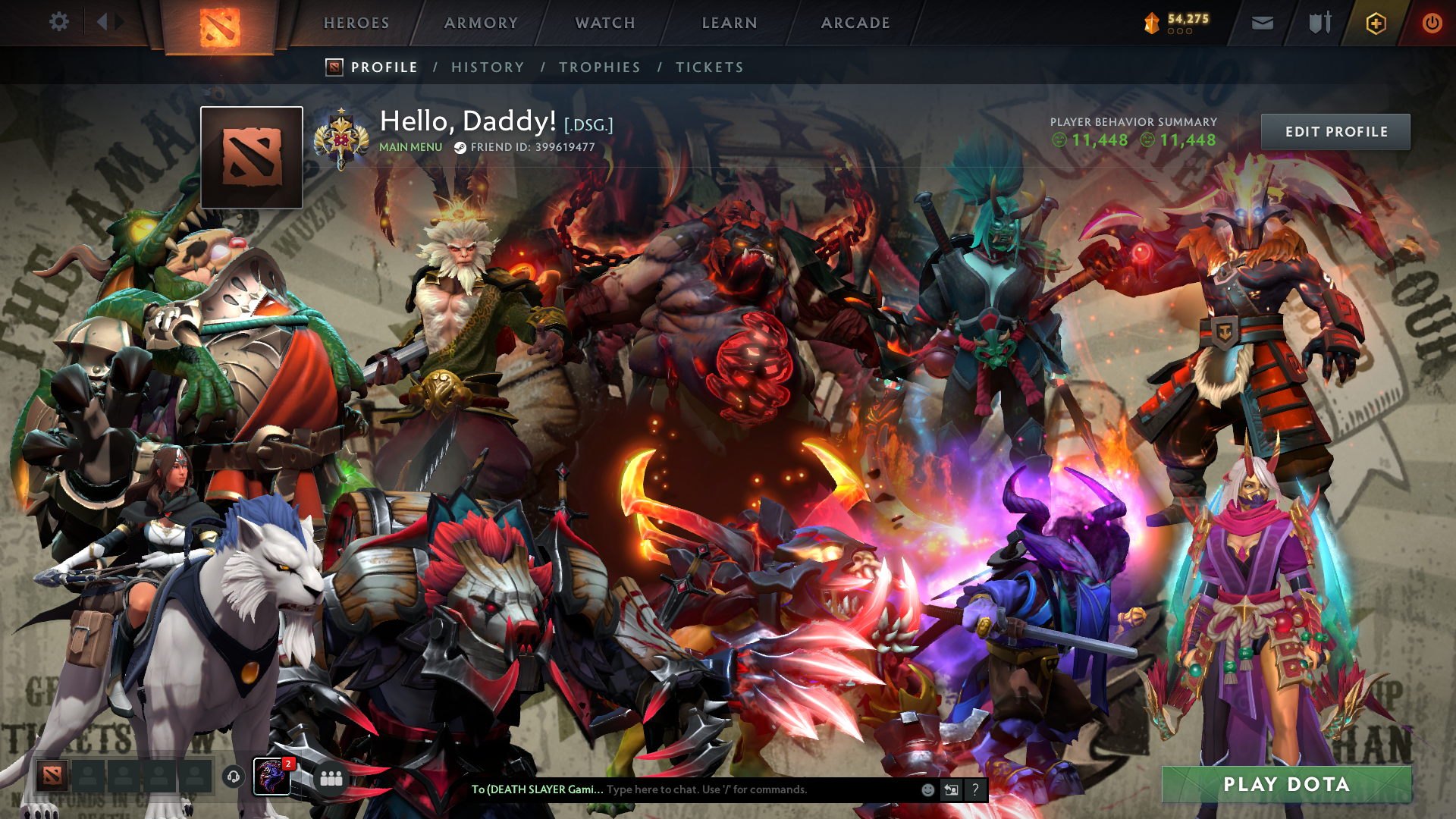Click the back navigation arrow

click(102, 21)
